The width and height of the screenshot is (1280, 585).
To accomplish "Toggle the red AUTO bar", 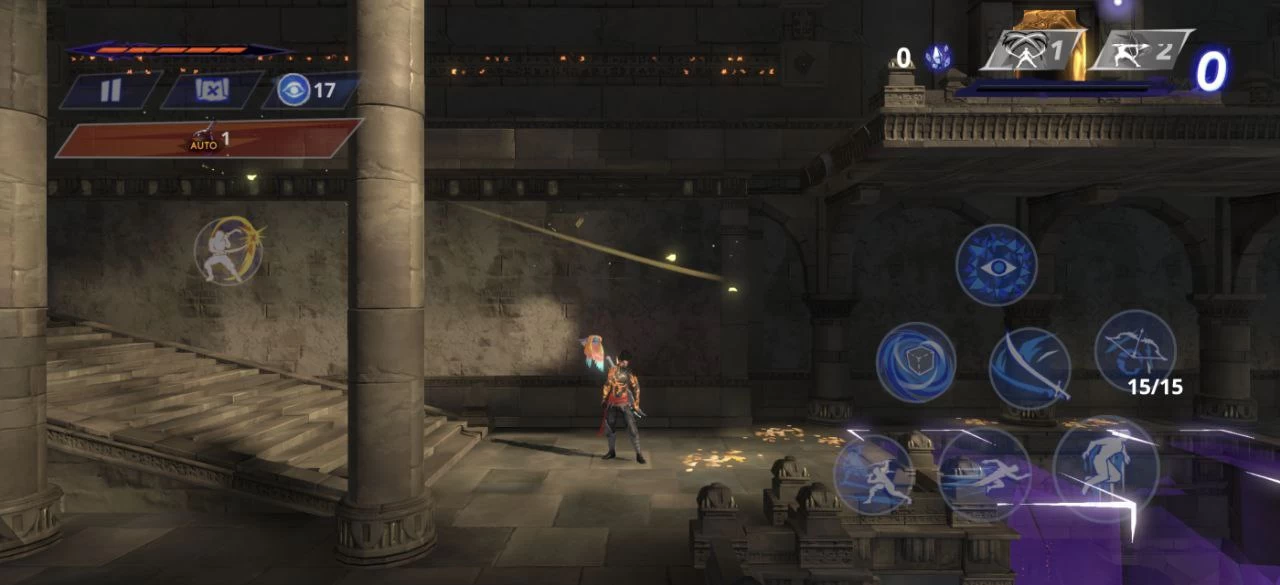I will (208, 139).
